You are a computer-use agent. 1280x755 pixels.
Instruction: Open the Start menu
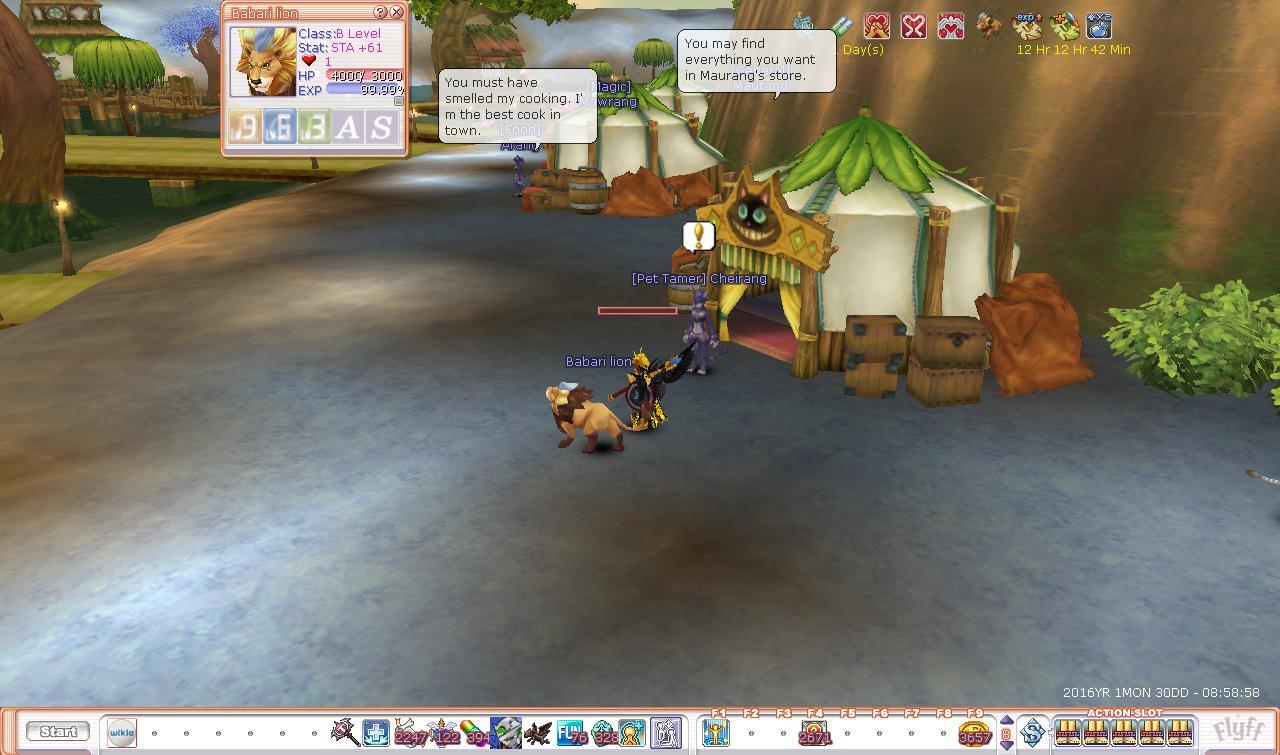[58, 731]
